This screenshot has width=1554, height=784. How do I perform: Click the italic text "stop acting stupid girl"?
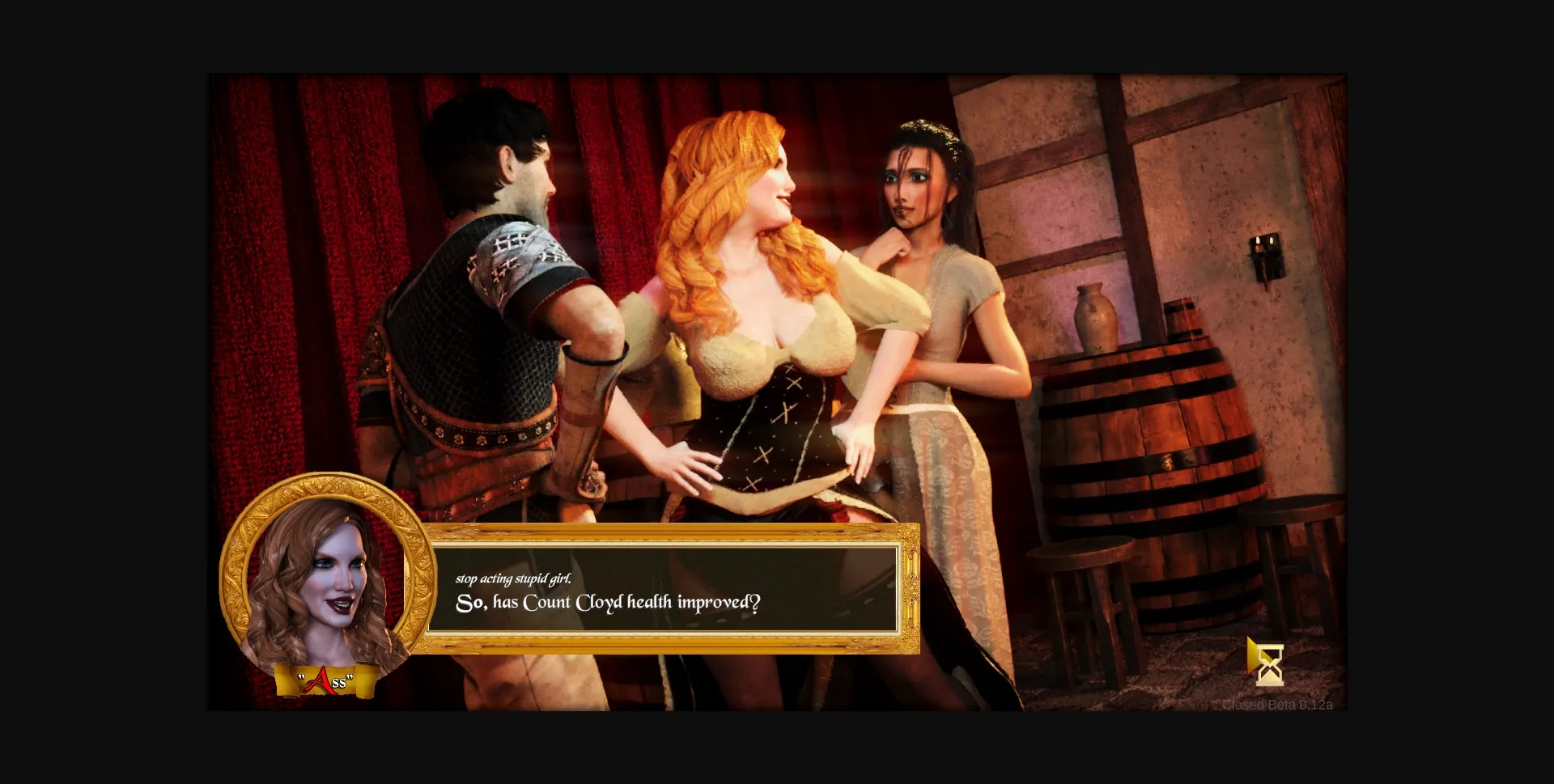click(516, 577)
